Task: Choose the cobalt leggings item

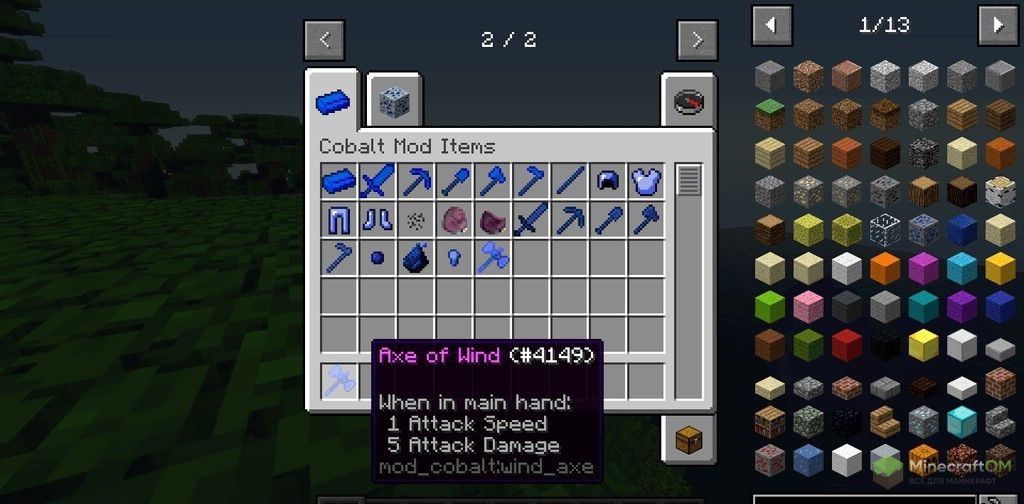Action: tap(340, 220)
